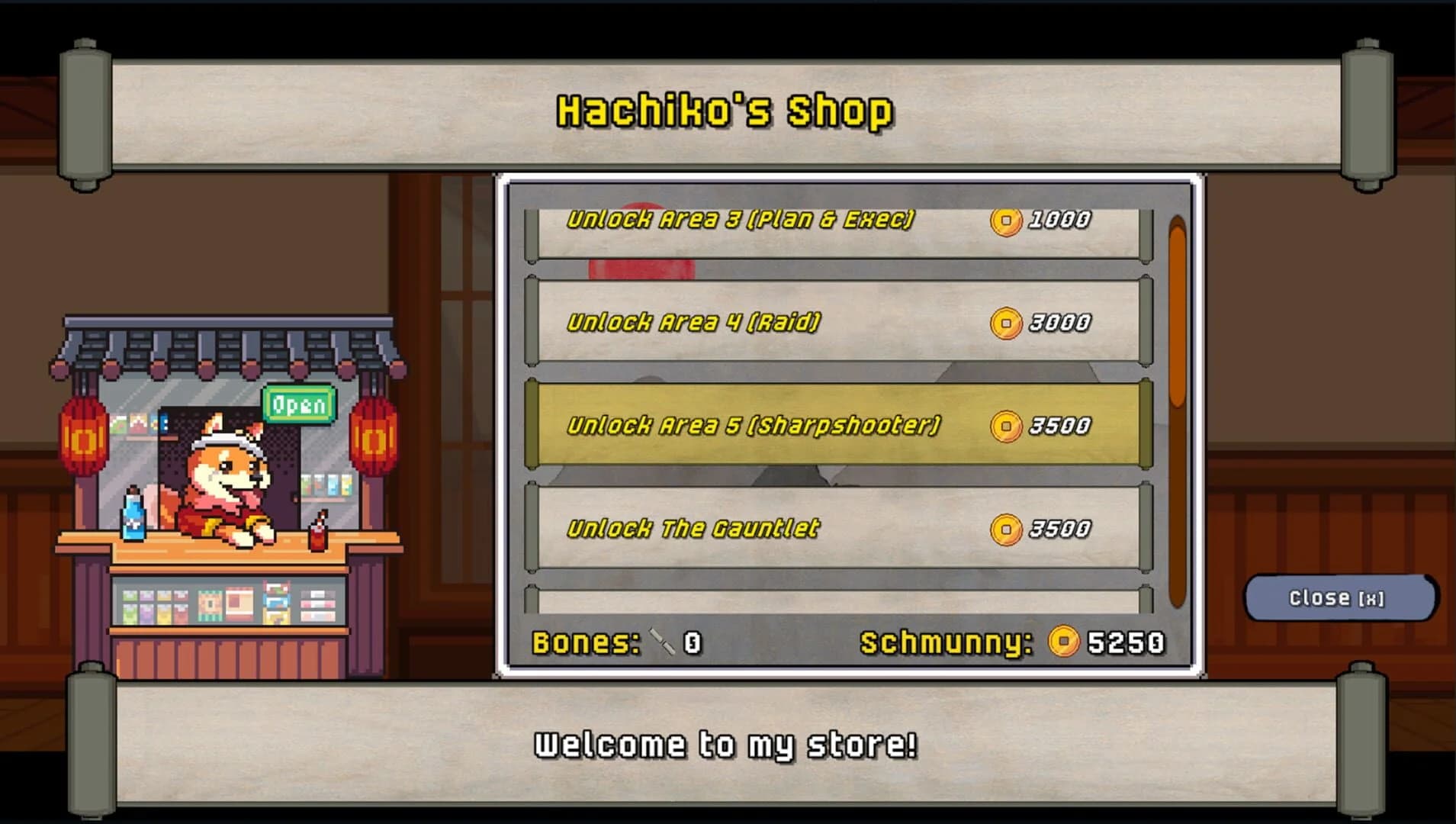Click the coin icon on the Sharpshooter row
Viewport: 1456px width, 824px height.
coord(1005,426)
